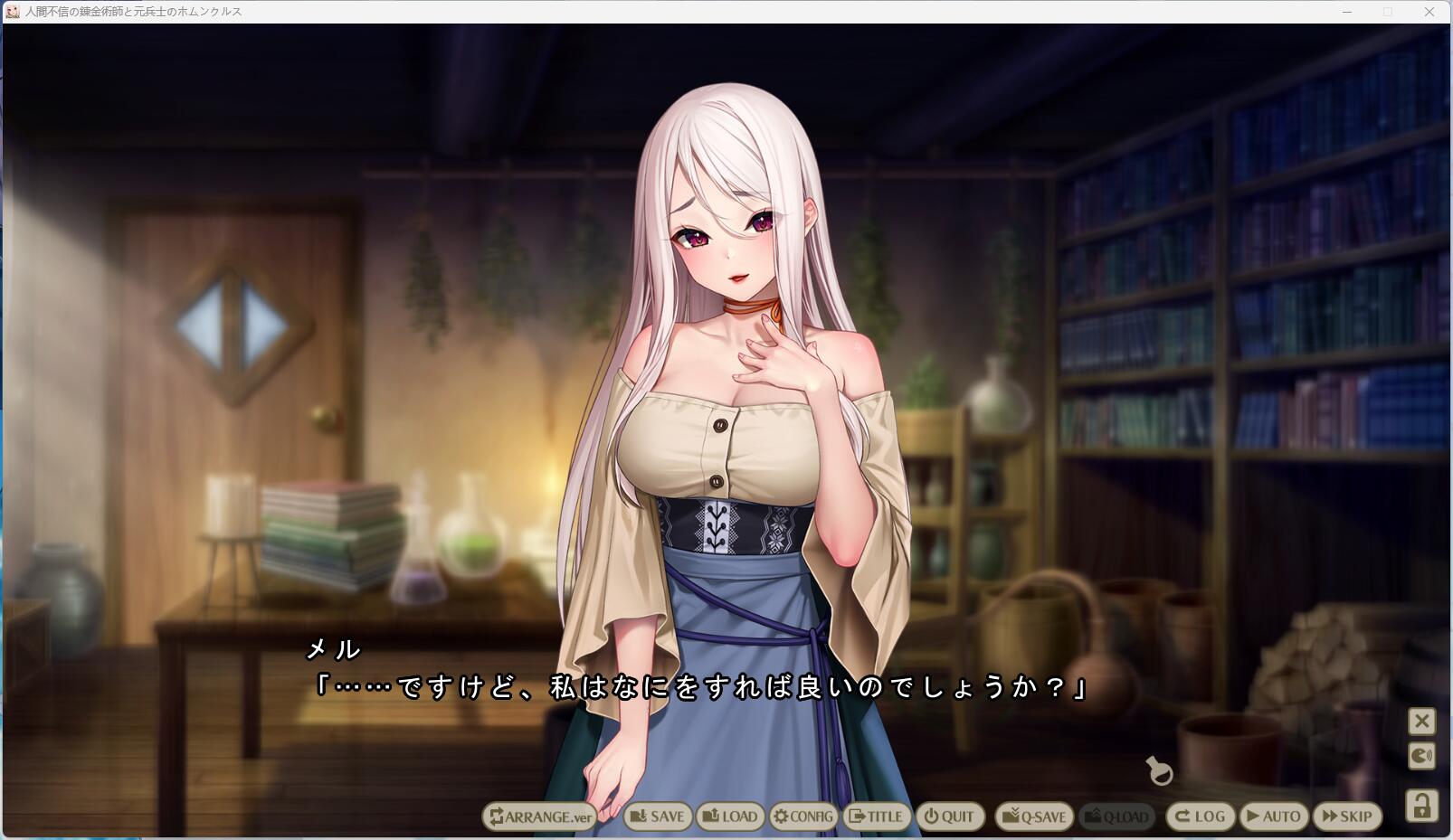1453x840 pixels.
Task: Click the QUIT button
Action: (x=949, y=816)
